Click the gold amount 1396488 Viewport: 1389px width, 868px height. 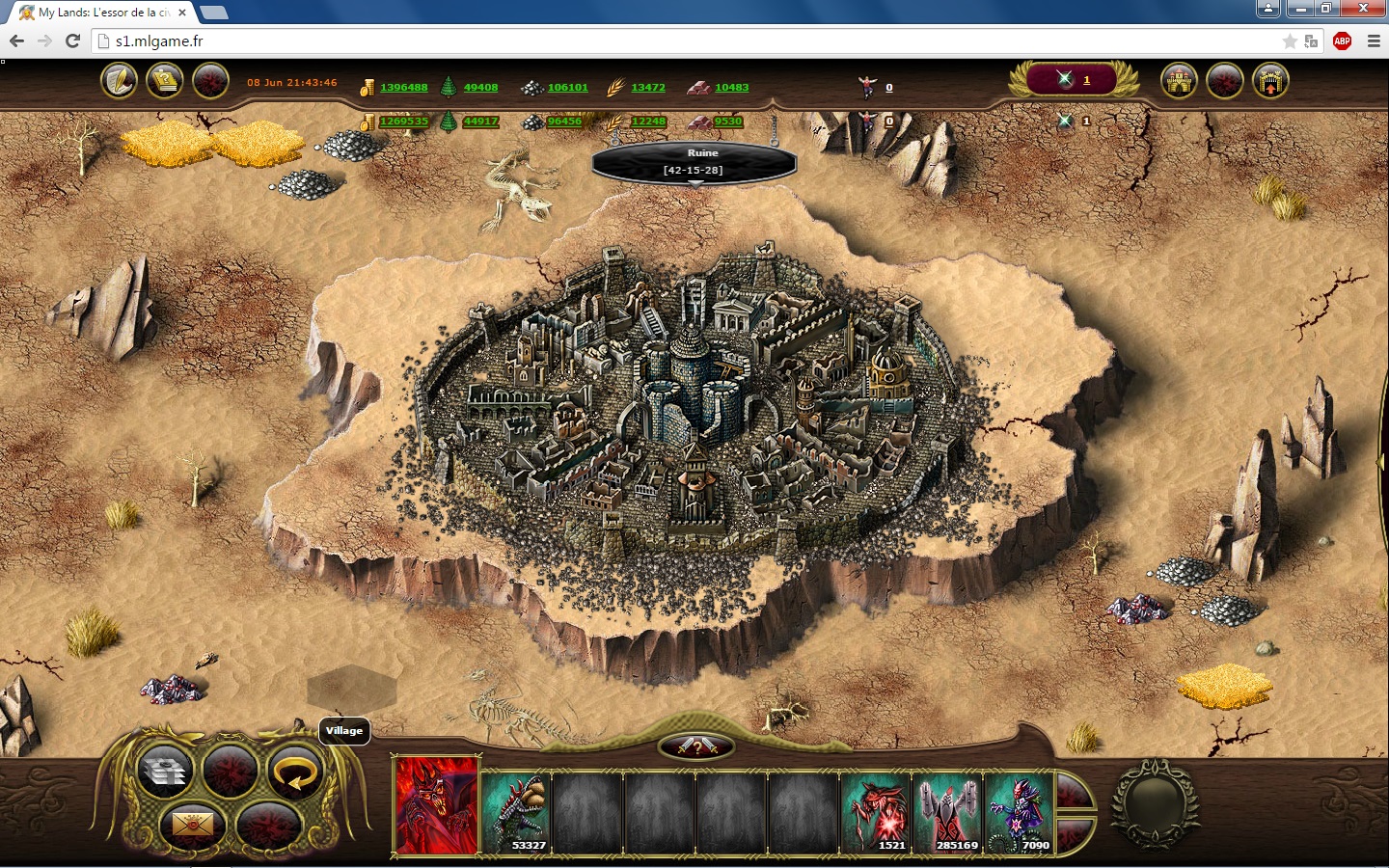pos(403,88)
